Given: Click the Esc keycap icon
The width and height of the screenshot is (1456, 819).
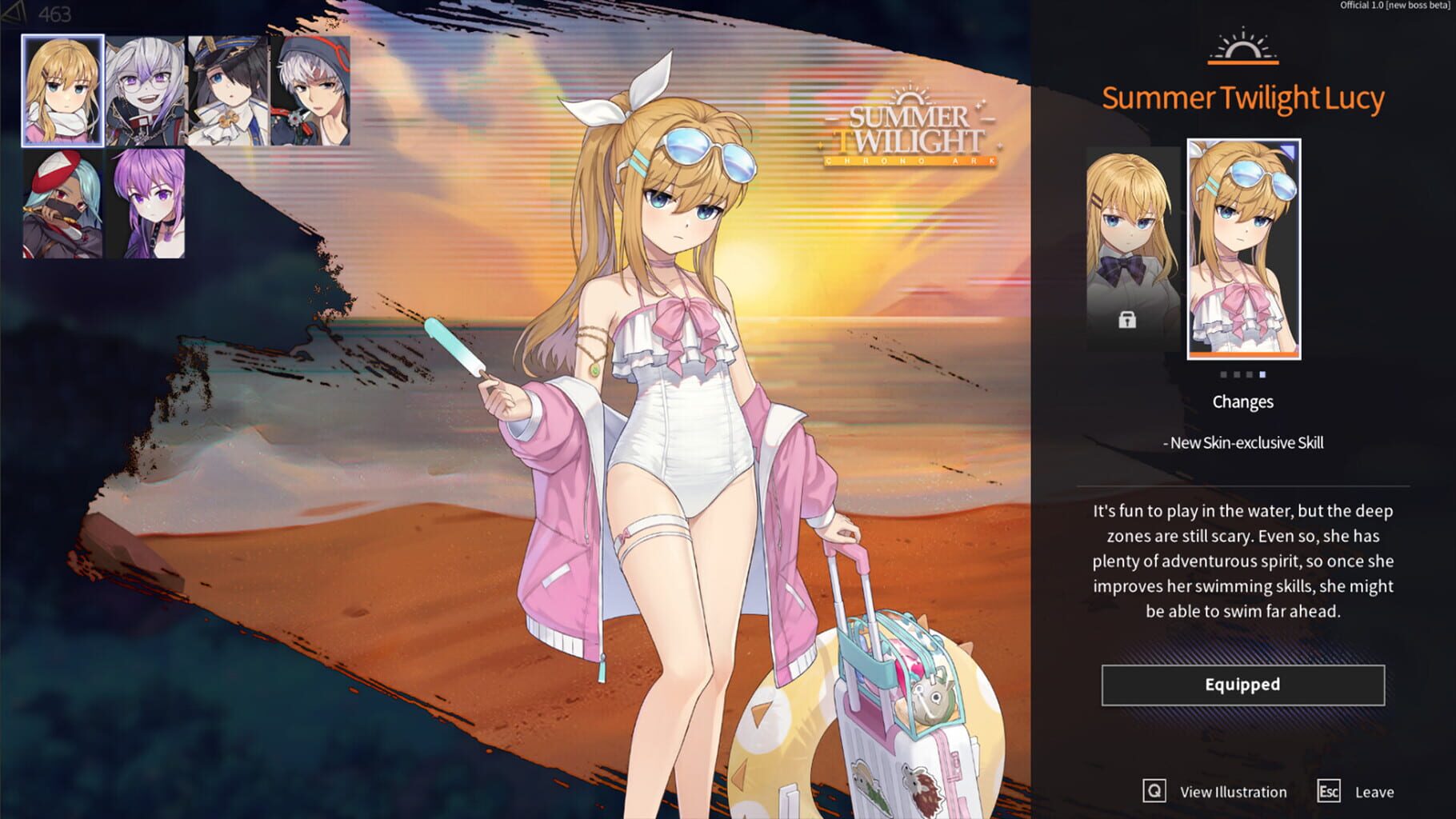Looking at the screenshot, I should pos(1328,792).
